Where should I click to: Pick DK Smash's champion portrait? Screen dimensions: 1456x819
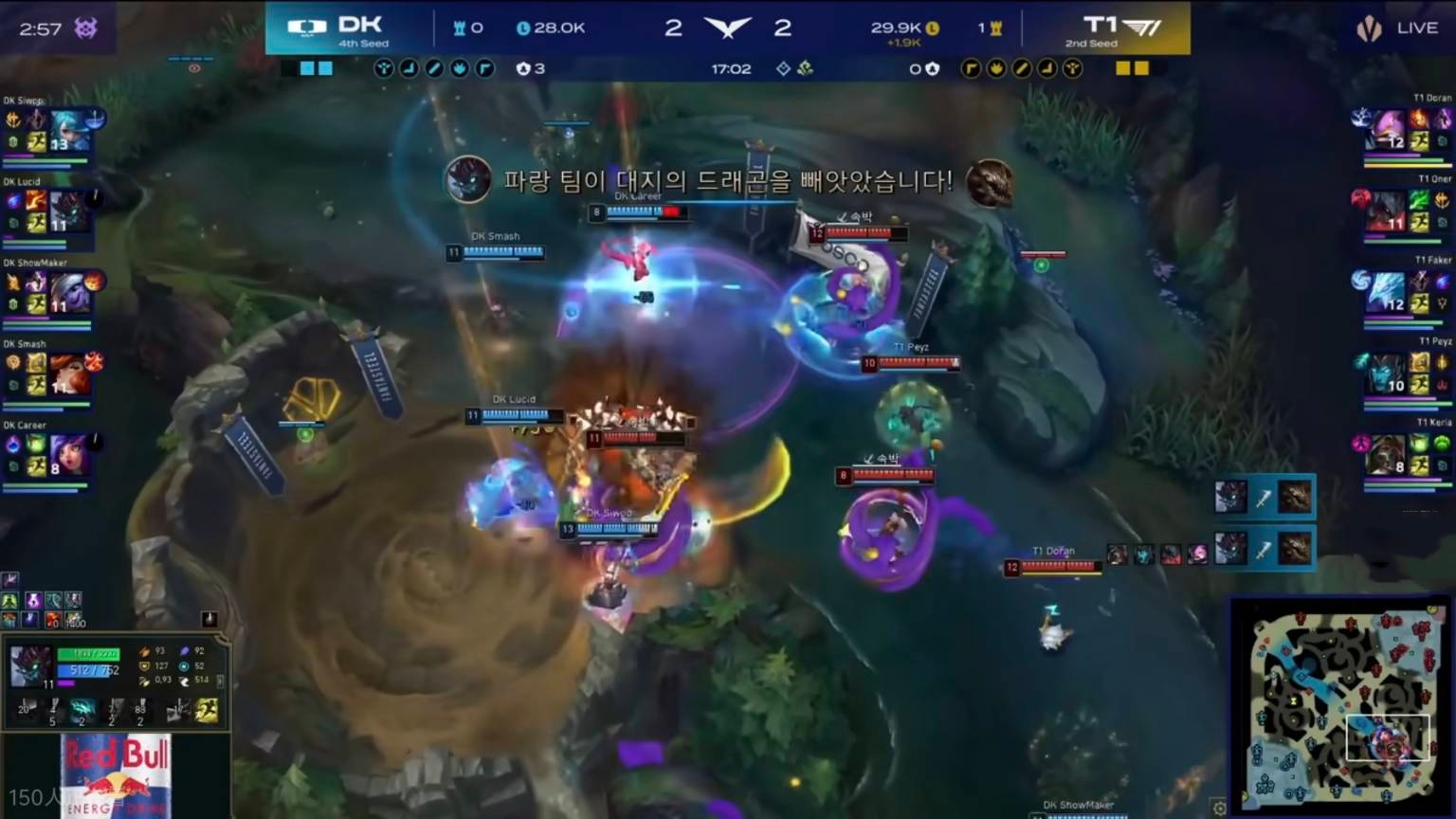click(68, 374)
